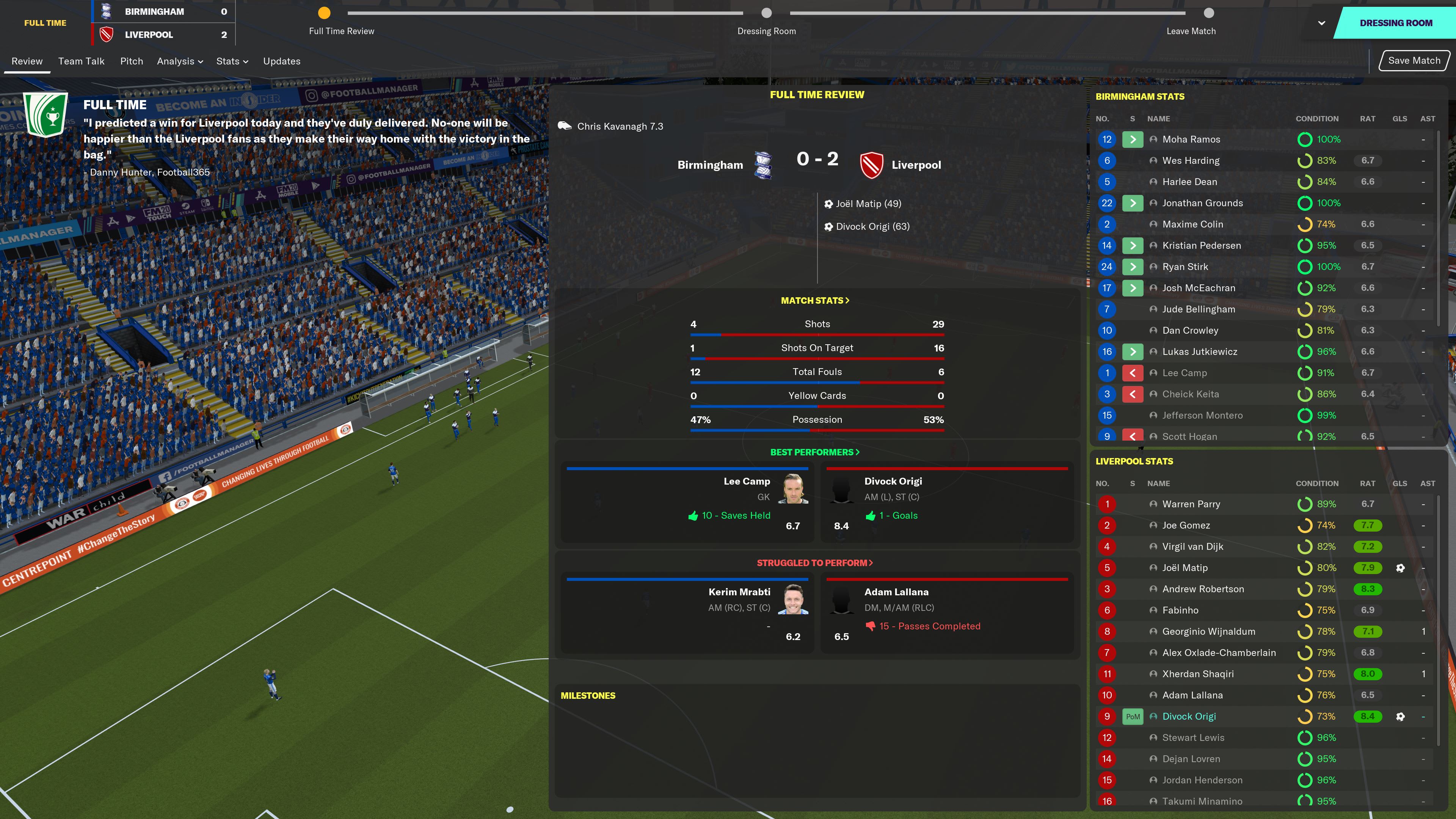Open Jude Bellingham in Birmingham stats list
1456x819 pixels.
1198,309
